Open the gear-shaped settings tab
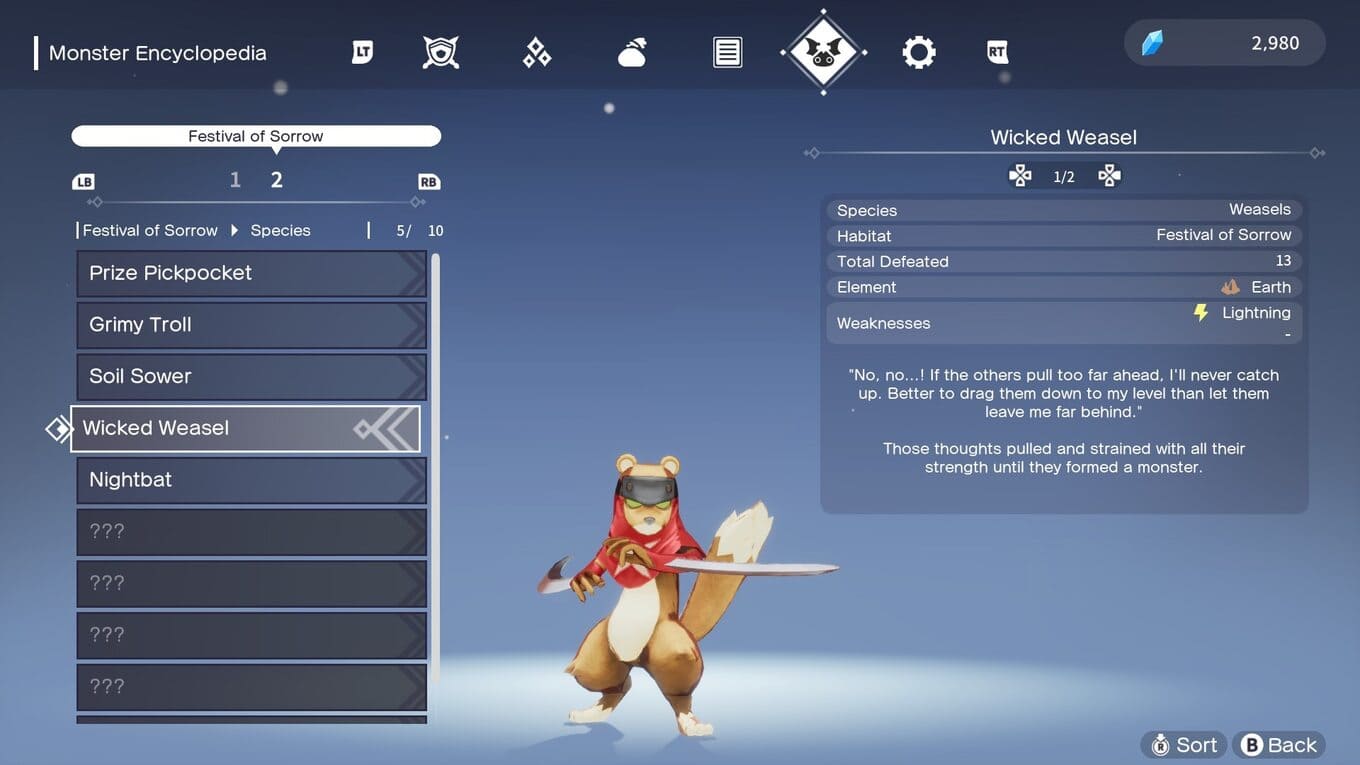Screen dimensions: 1360x765 [918, 52]
